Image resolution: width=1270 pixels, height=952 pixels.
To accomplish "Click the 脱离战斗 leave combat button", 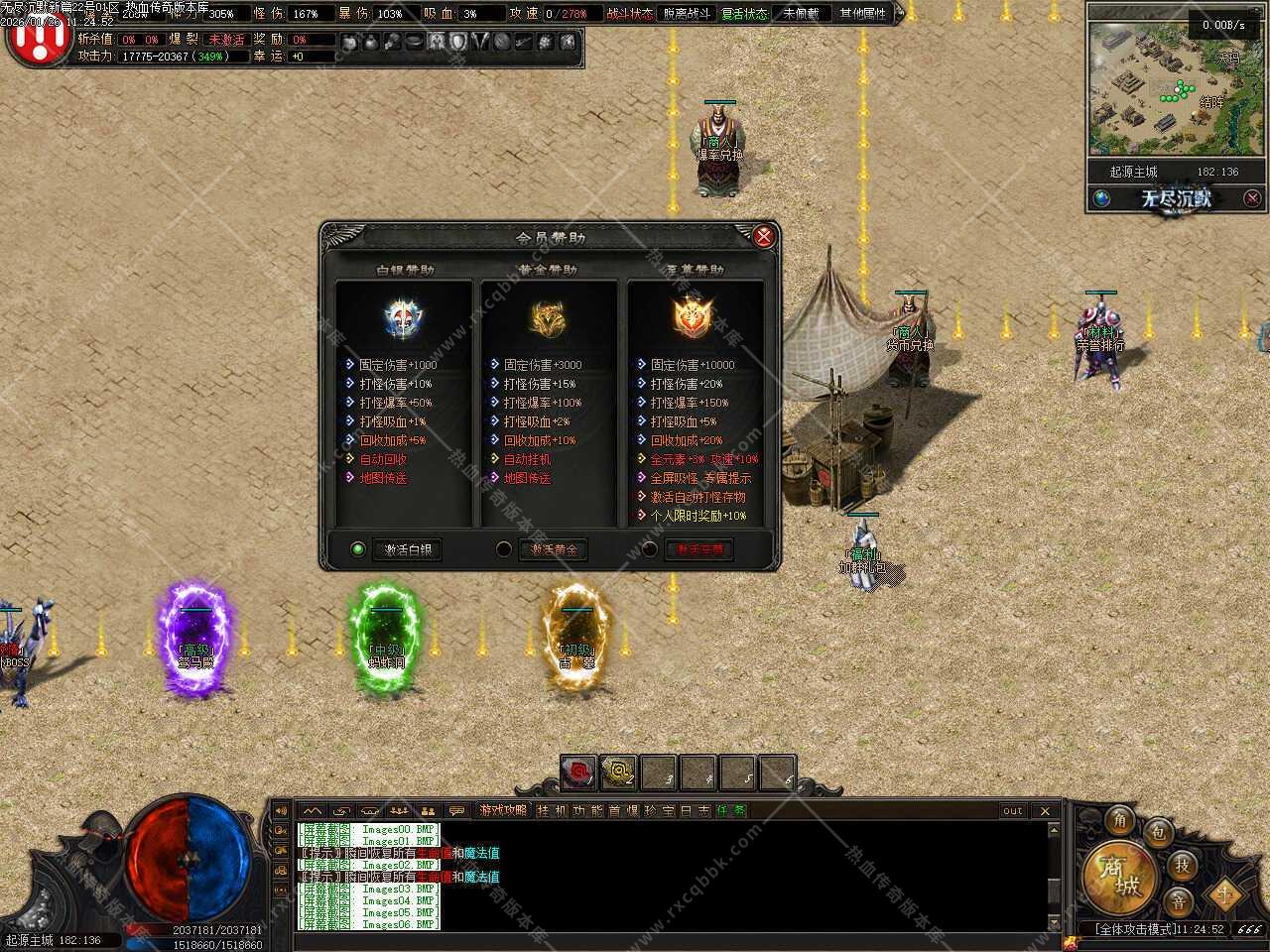I will pyautogui.click(x=687, y=14).
